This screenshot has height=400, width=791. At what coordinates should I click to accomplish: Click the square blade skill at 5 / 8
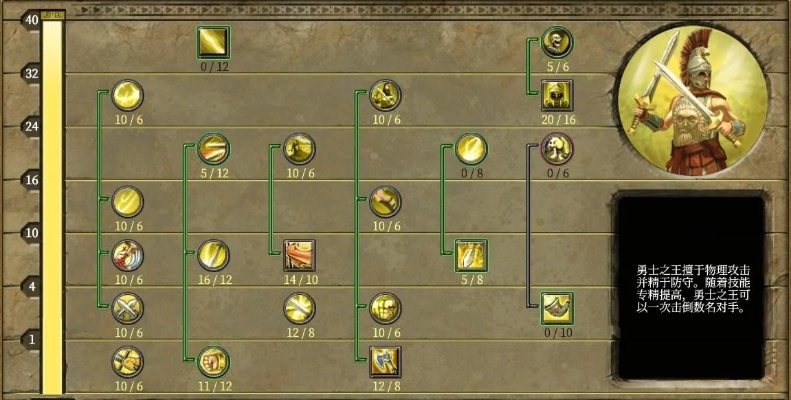(471, 255)
